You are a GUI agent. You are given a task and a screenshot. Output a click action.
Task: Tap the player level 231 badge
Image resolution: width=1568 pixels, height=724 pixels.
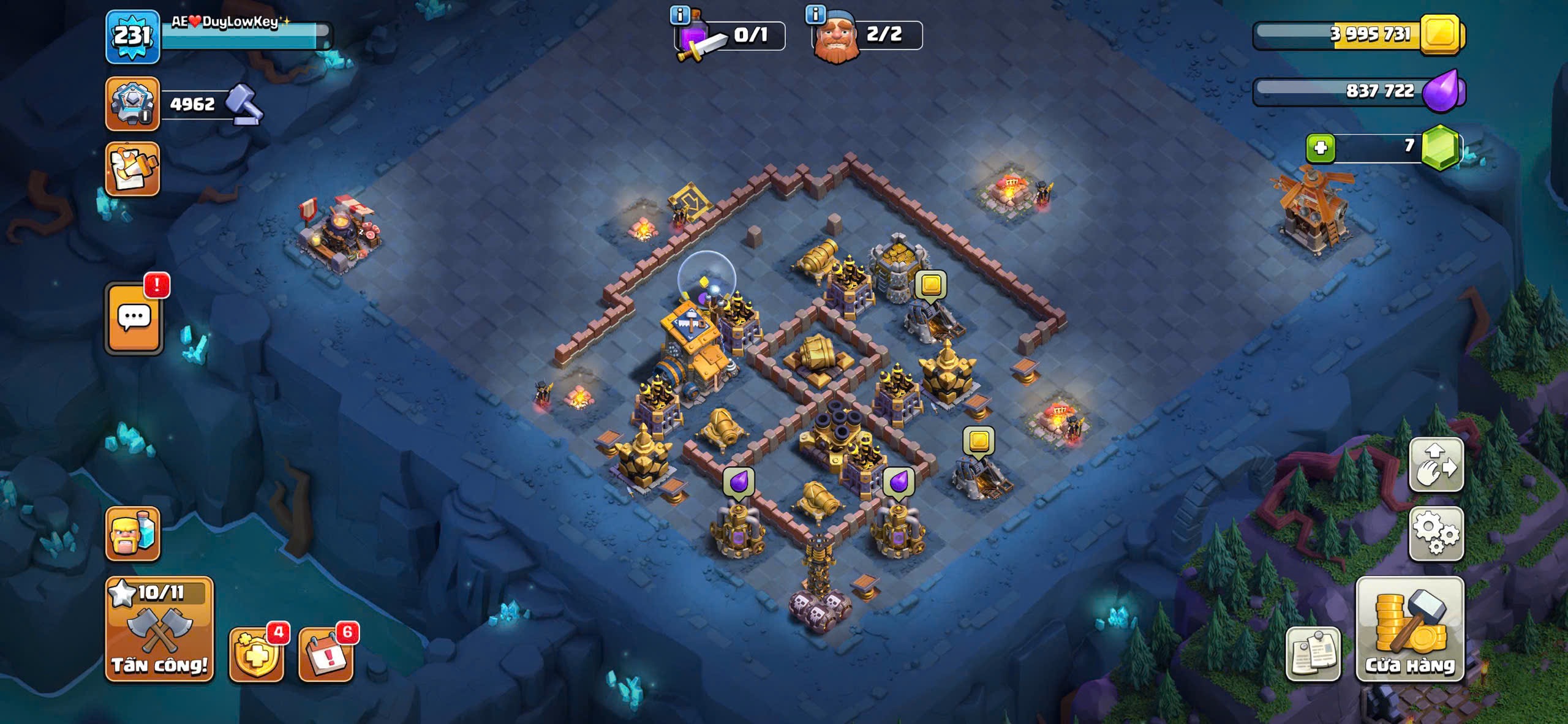click(132, 37)
